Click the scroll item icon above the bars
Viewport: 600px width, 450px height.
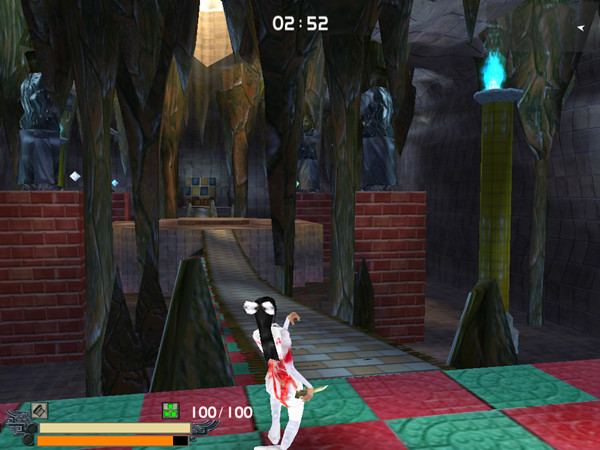tap(39, 410)
